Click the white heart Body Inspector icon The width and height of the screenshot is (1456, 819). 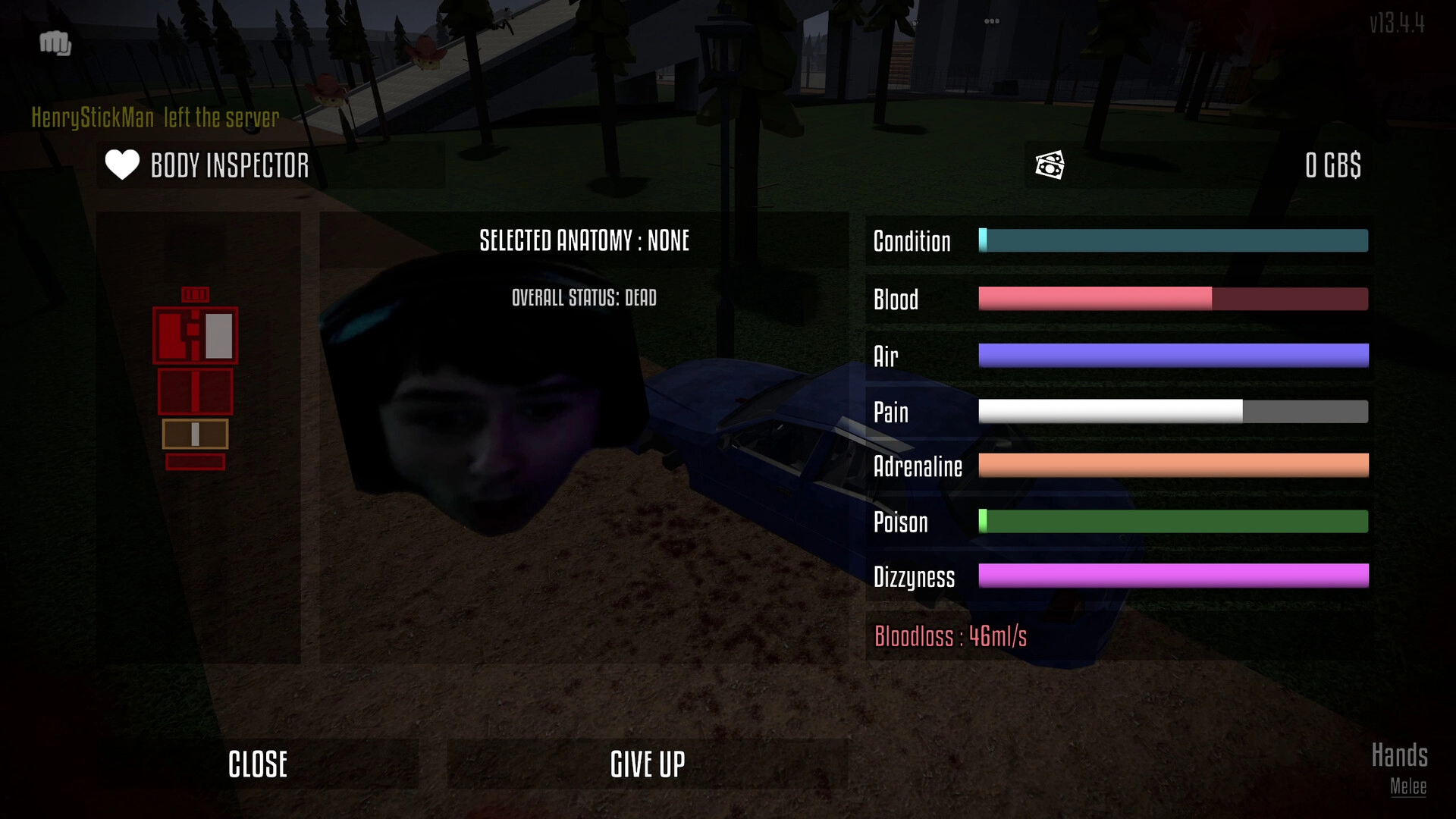click(x=122, y=165)
